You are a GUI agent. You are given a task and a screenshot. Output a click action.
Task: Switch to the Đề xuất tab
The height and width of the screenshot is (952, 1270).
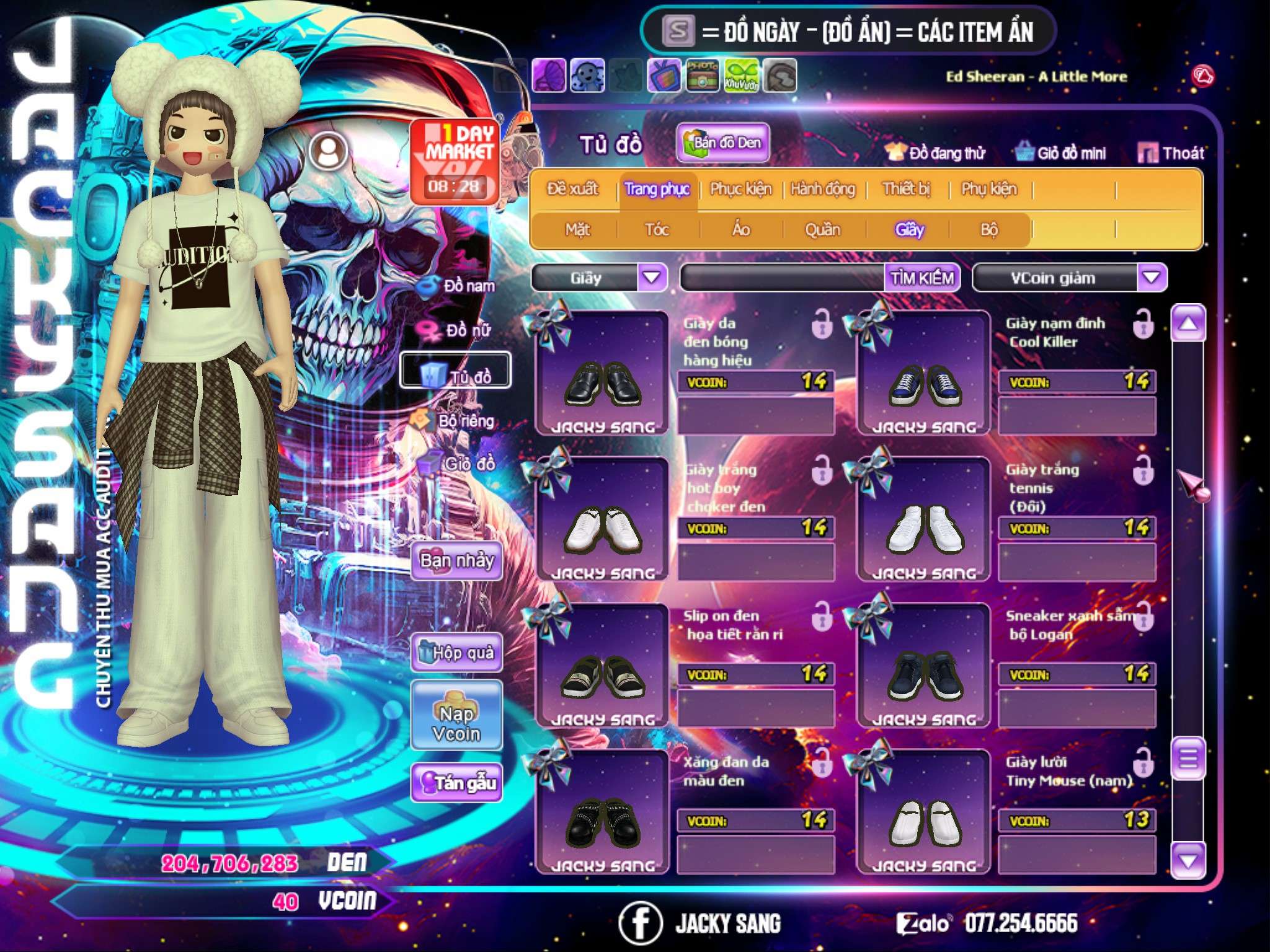(x=572, y=189)
